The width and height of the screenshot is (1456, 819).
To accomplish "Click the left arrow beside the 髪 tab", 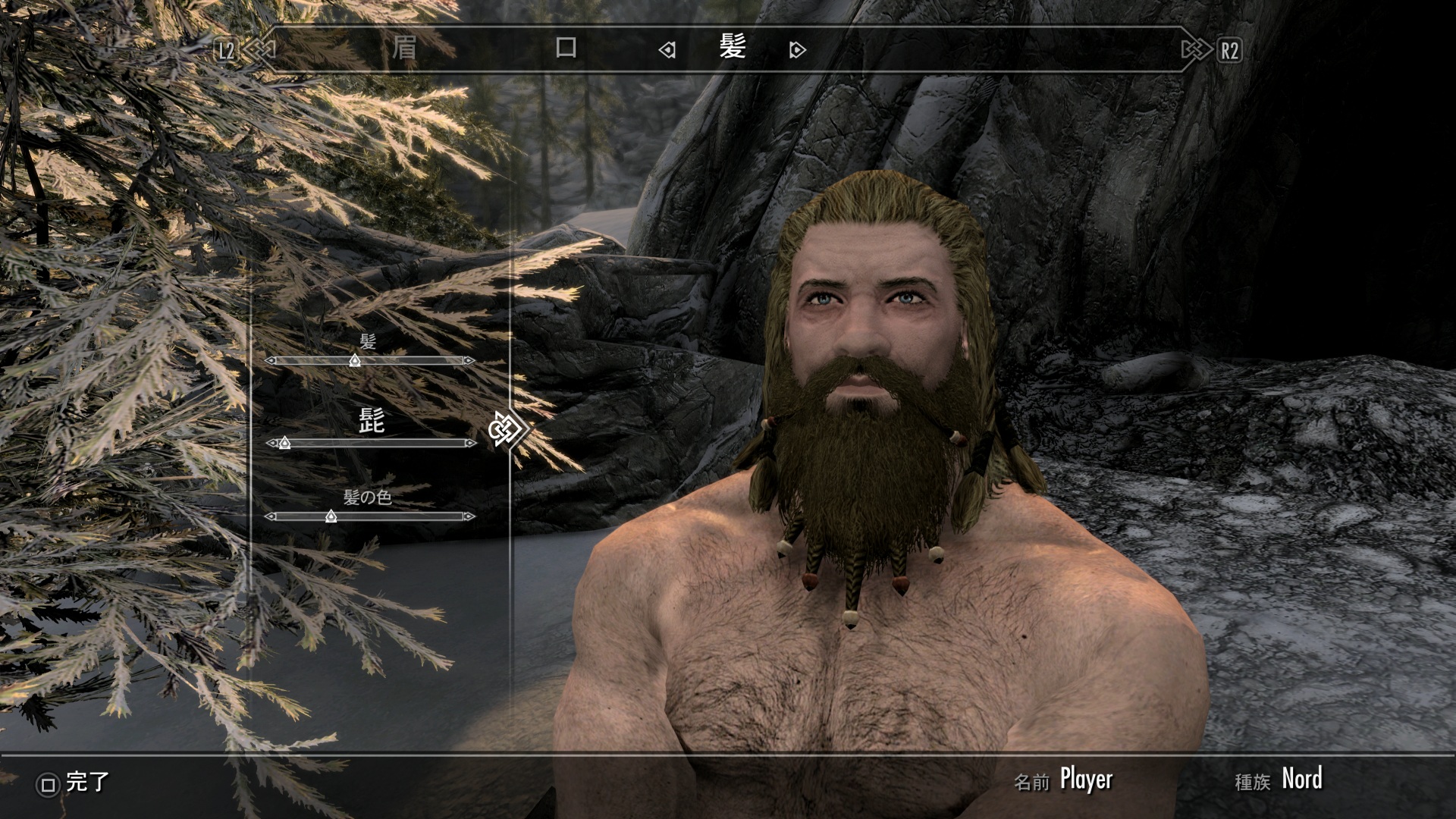I will point(667,51).
